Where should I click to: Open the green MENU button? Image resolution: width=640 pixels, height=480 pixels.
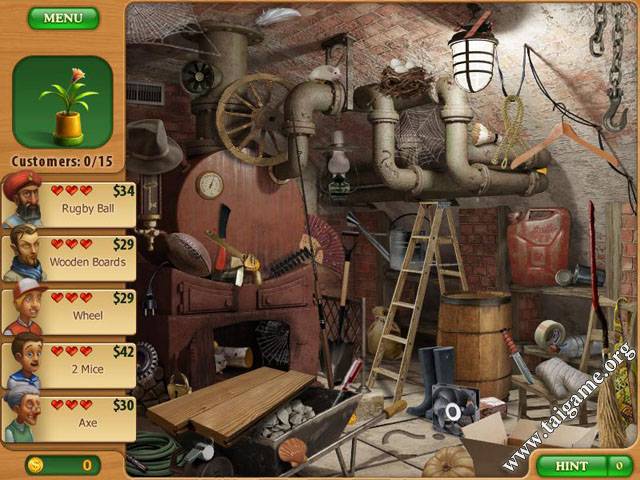pos(63,18)
